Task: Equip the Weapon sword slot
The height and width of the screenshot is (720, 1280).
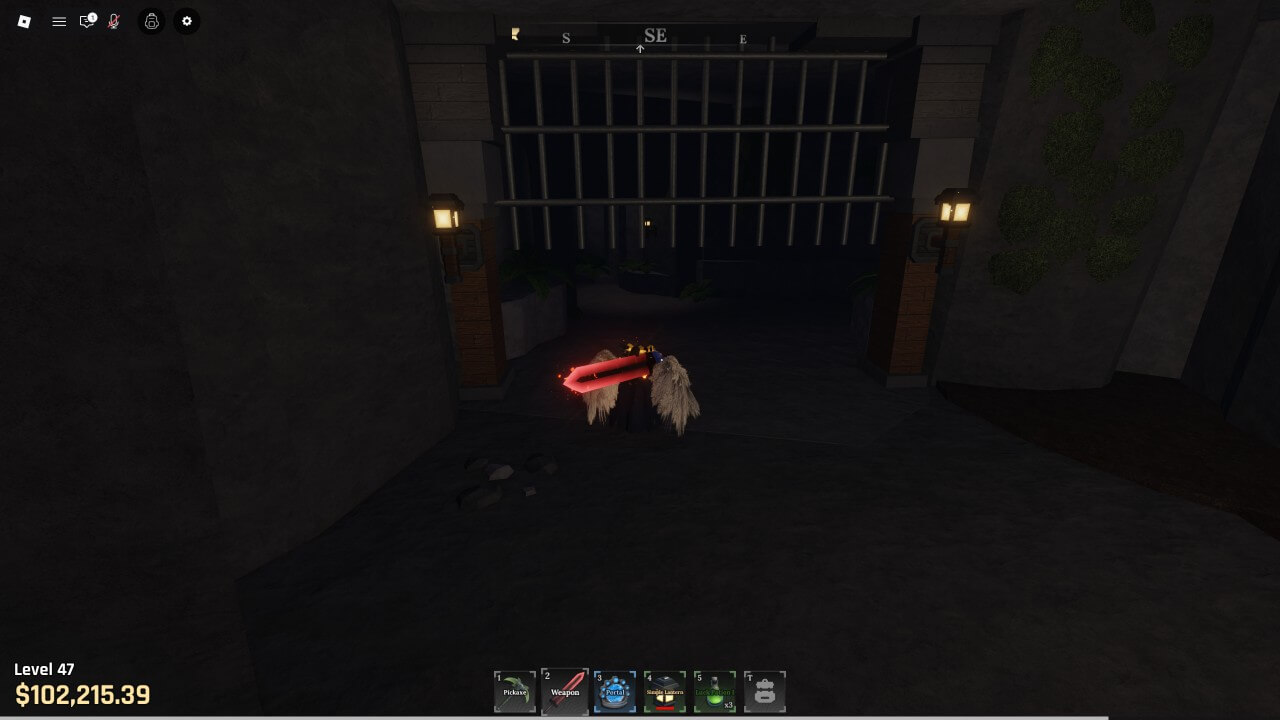Action: tap(565, 691)
